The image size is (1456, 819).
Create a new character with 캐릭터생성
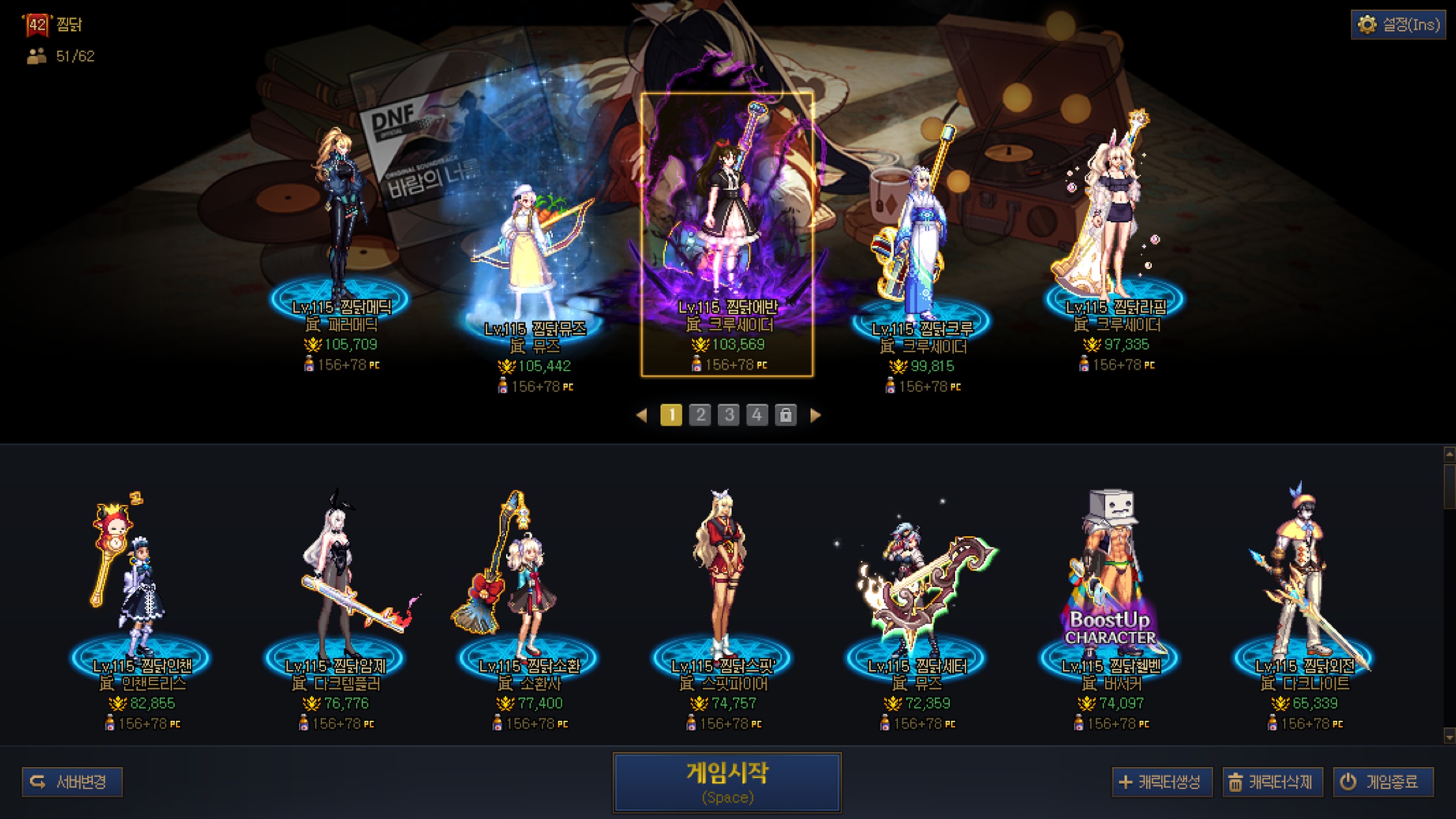(1161, 782)
